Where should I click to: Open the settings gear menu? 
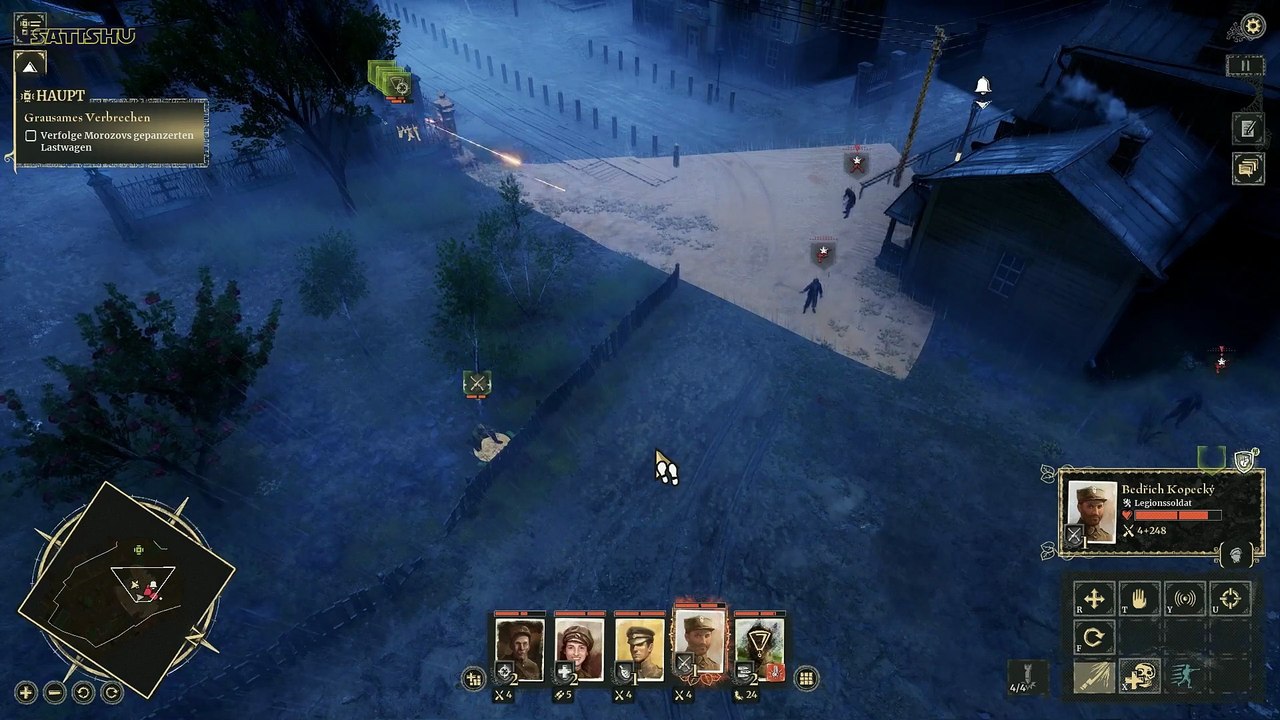1252,27
